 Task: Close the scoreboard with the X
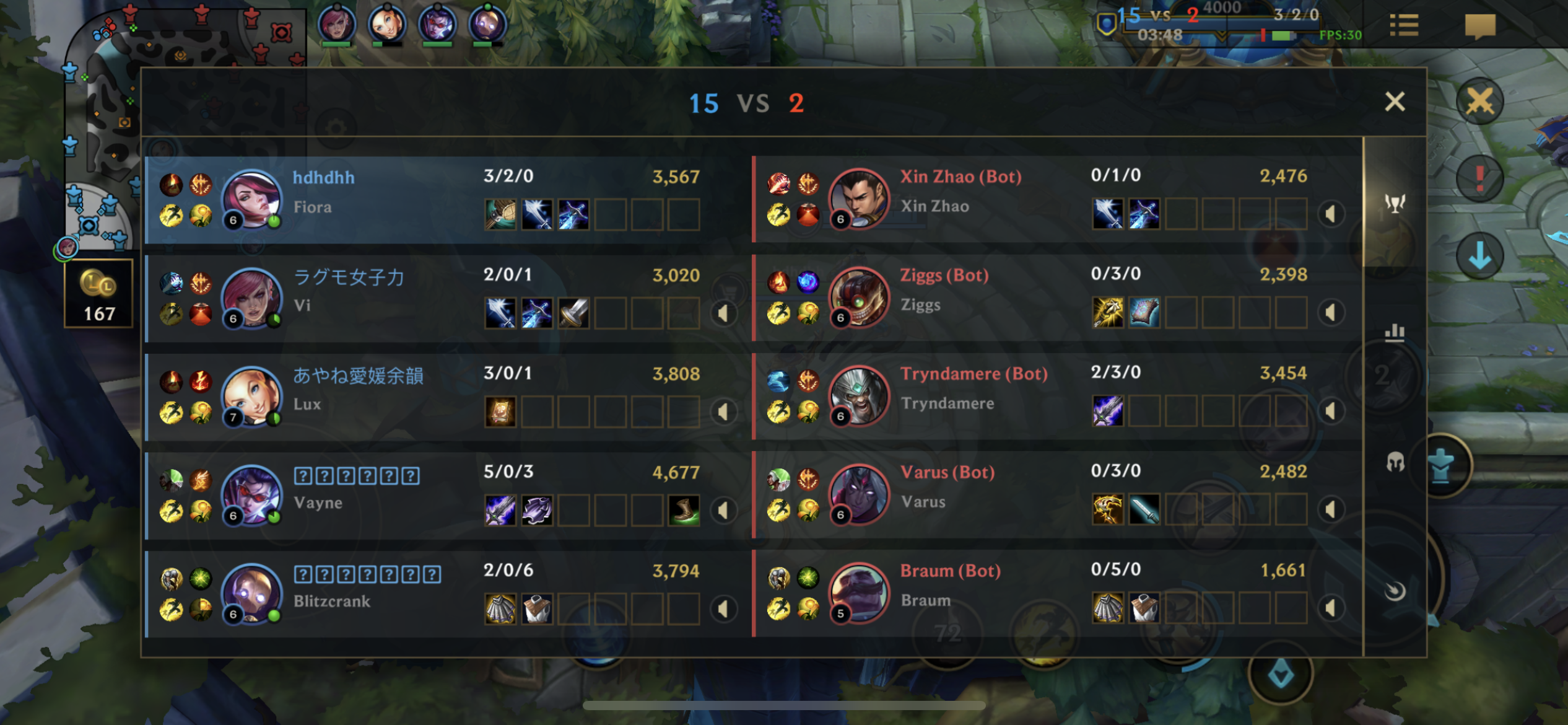point(1394,102)
